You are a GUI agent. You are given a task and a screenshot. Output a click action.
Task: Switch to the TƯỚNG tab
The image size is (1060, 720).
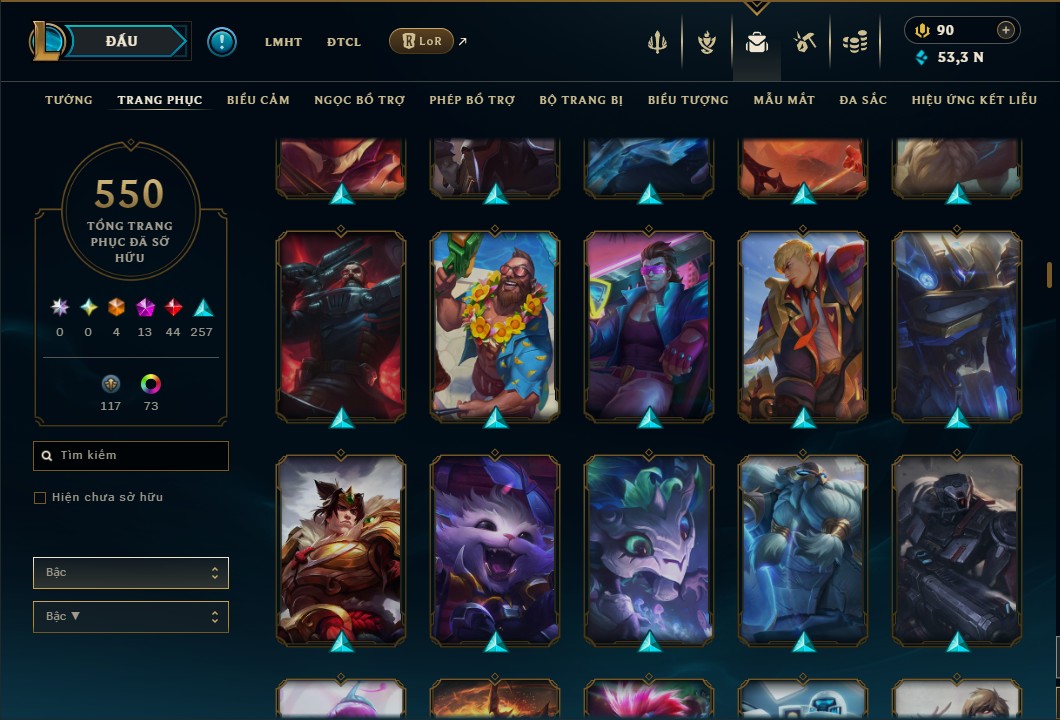coord(69,100)
